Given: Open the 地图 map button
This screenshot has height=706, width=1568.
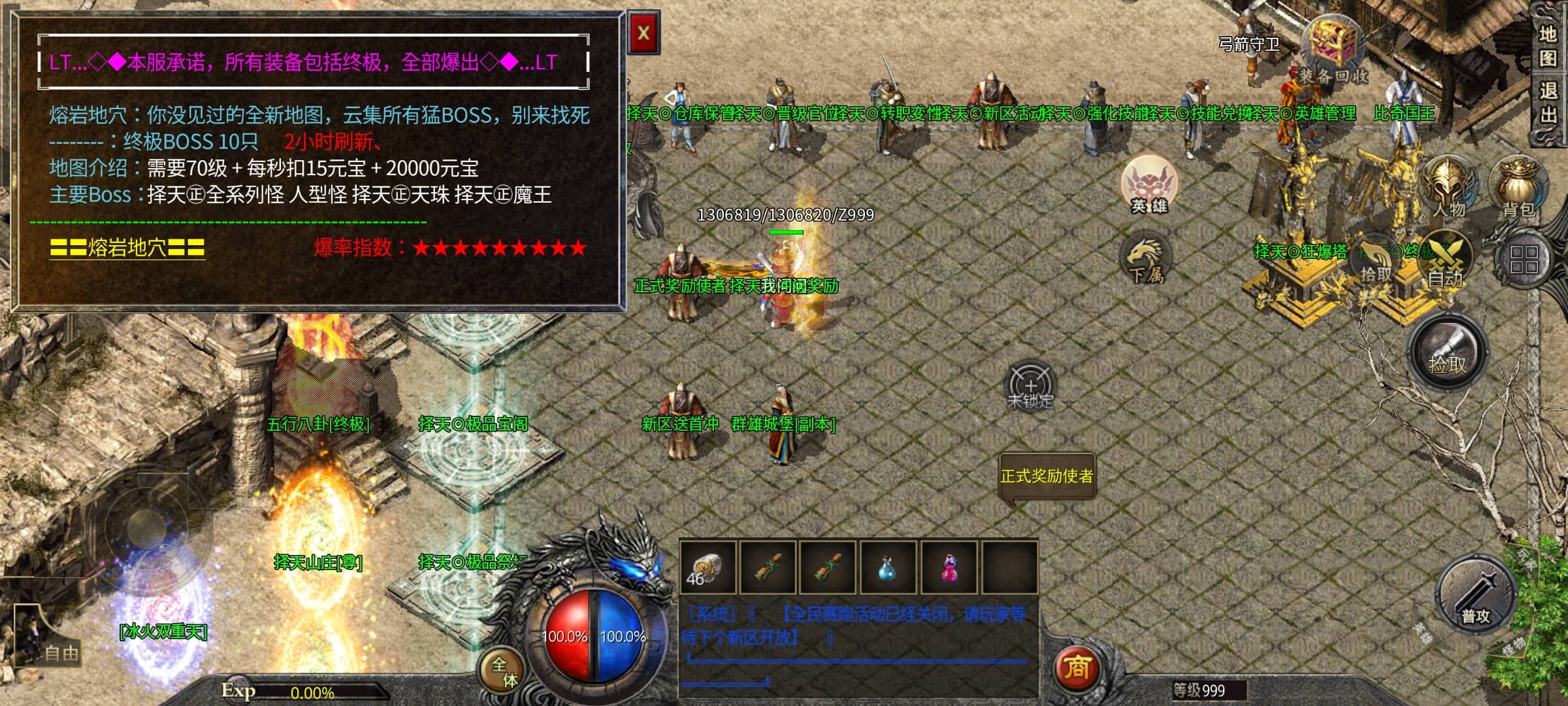Looking at the screenshot, I should 1548,46.
